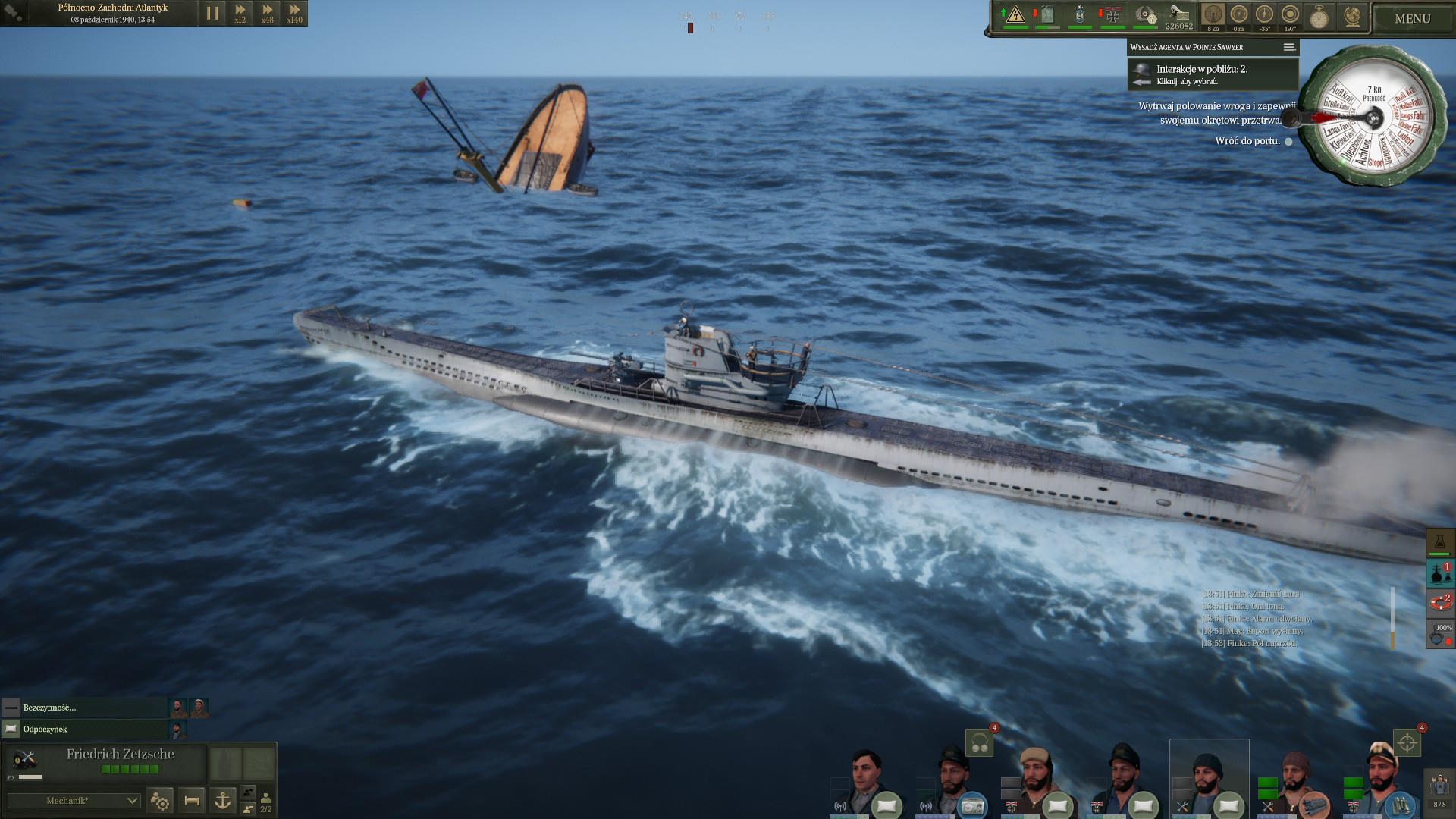Select the Odpoczynek task row

click(x=83, y=729)
